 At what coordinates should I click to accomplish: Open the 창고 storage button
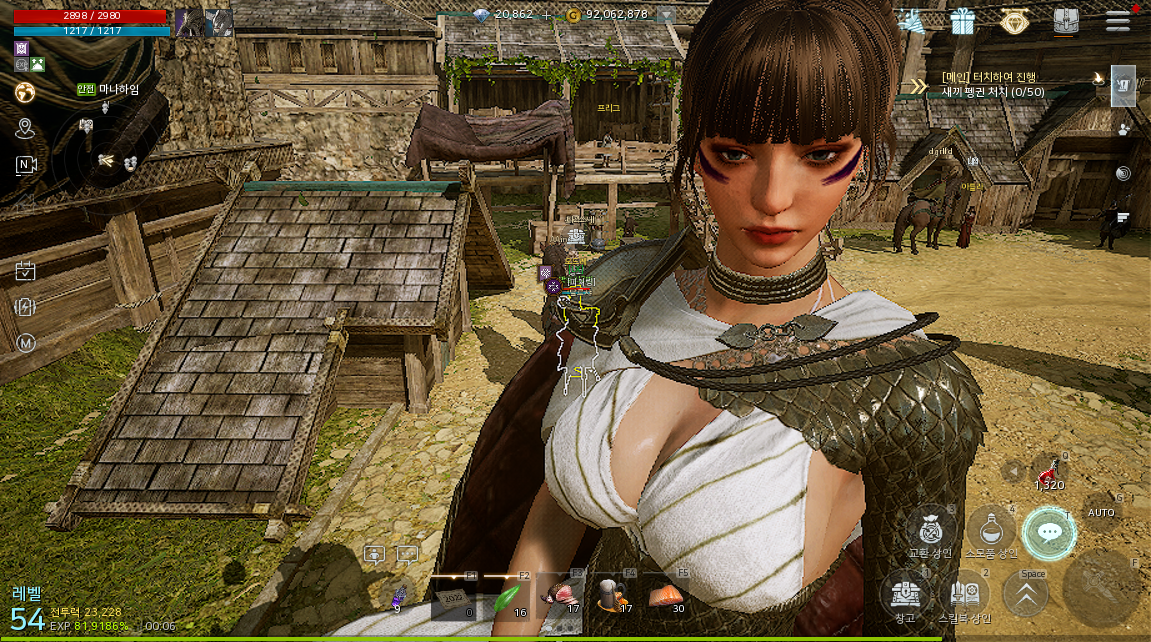(905, 592)
